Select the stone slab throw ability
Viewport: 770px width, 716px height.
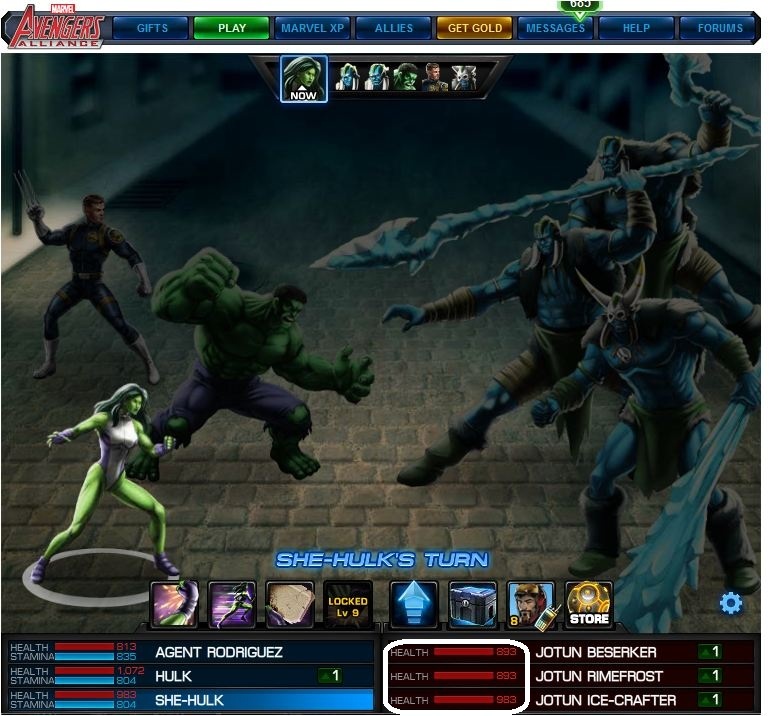pos(290,605)
